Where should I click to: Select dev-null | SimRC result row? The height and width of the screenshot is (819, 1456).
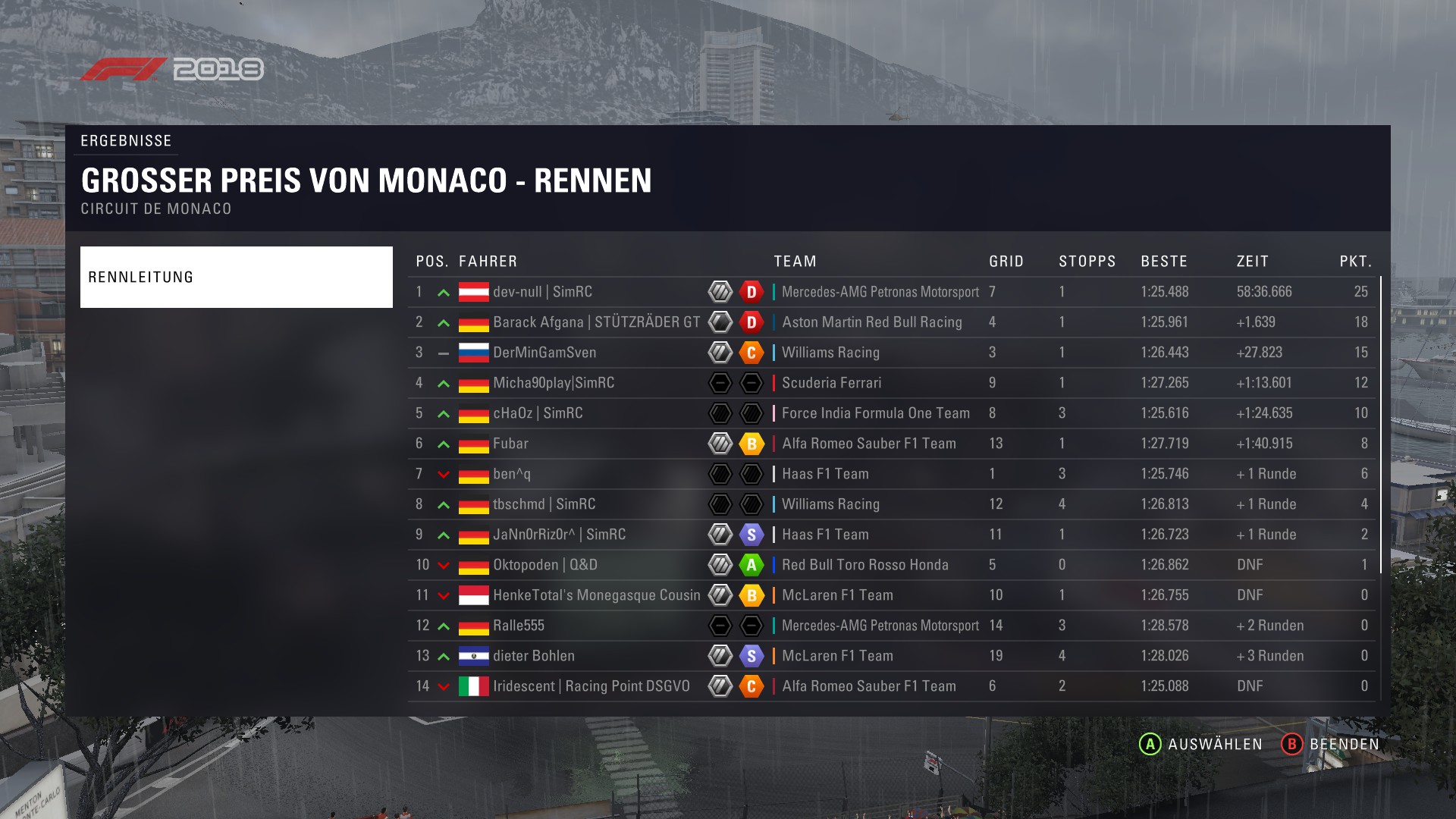click(542, 292)
